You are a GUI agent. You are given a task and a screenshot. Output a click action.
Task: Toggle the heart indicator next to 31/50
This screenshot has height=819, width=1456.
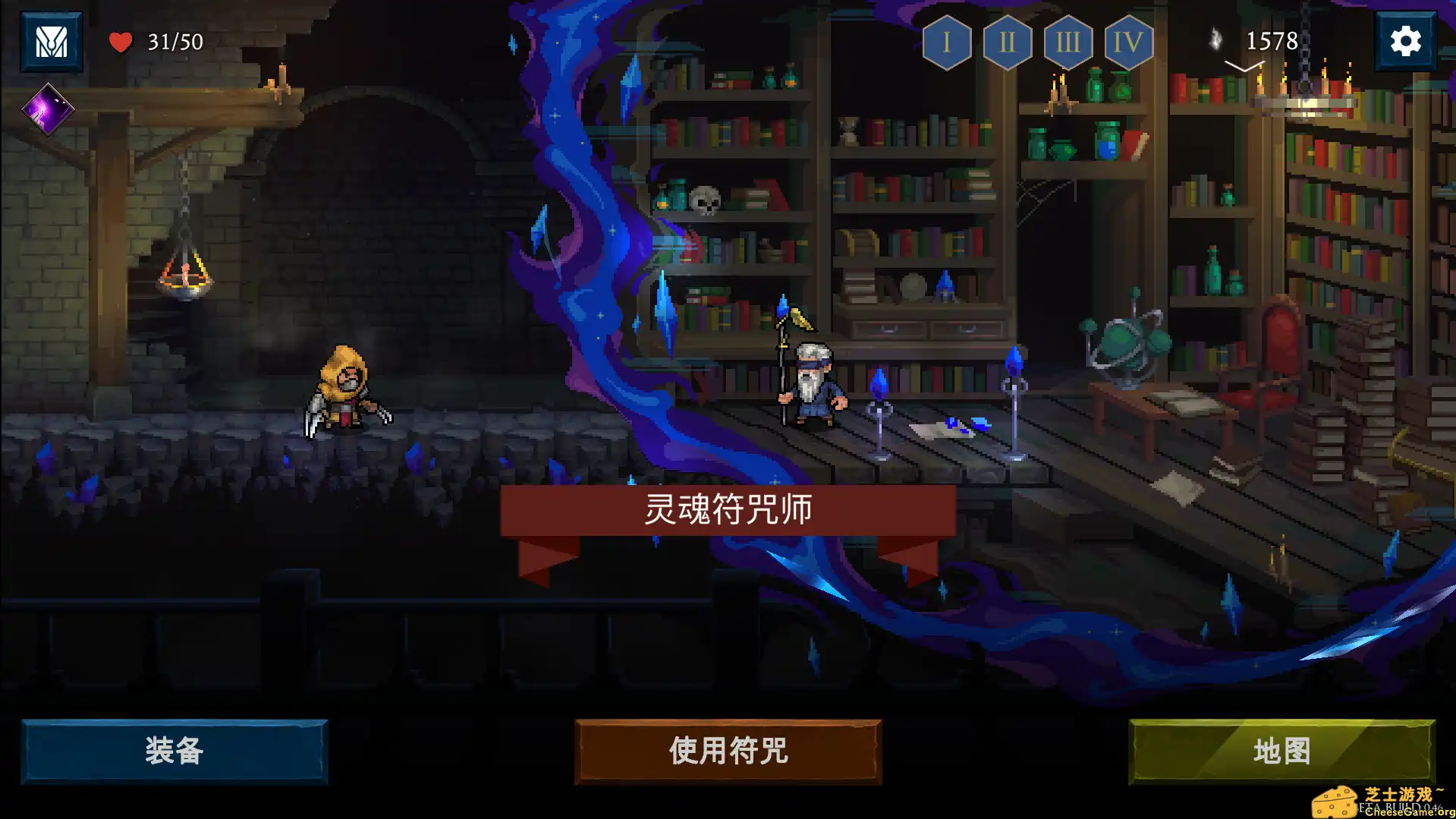(x=121, y=42)
